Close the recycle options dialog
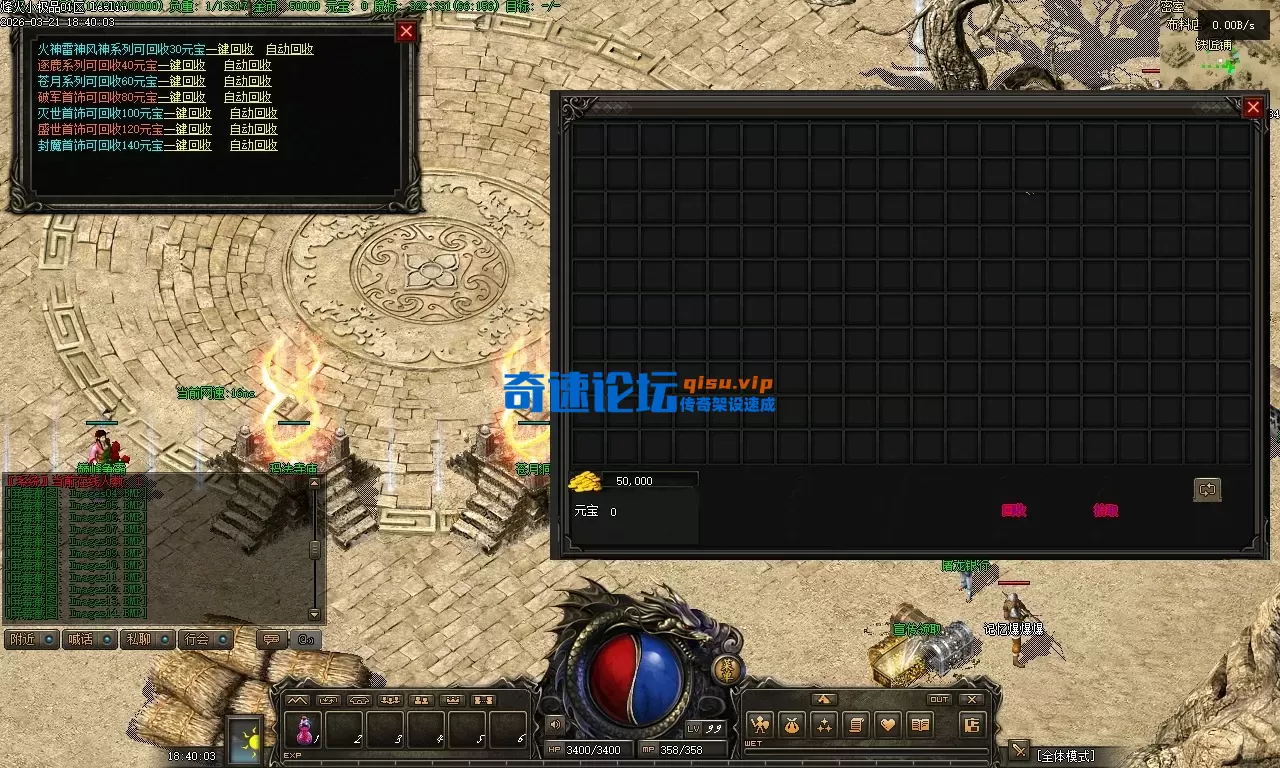Viewport: 1280px width, 768px height. (x=406, y=31)
